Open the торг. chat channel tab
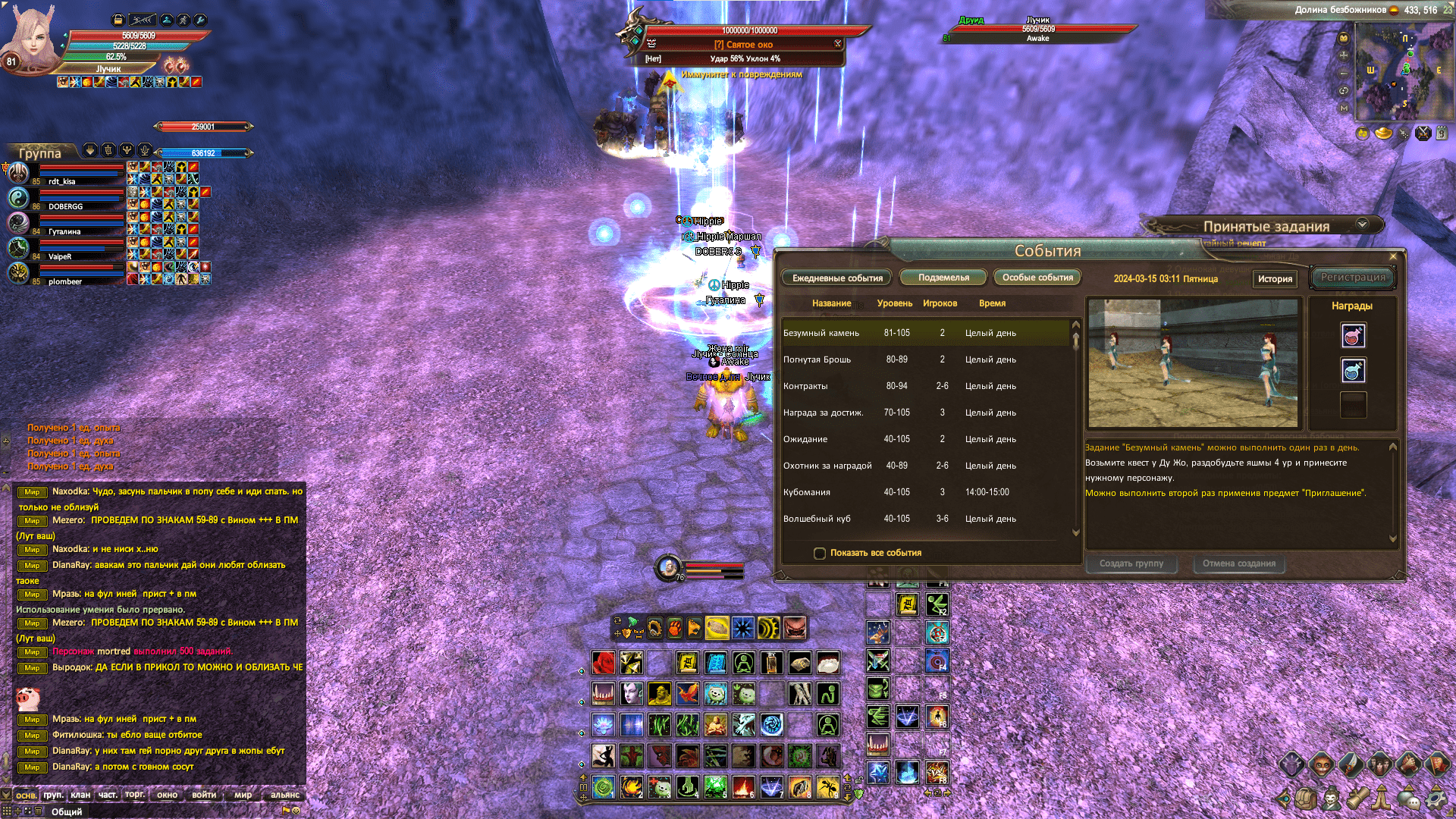This screenshot has height=819, width=1456. (x=135, y=795)
